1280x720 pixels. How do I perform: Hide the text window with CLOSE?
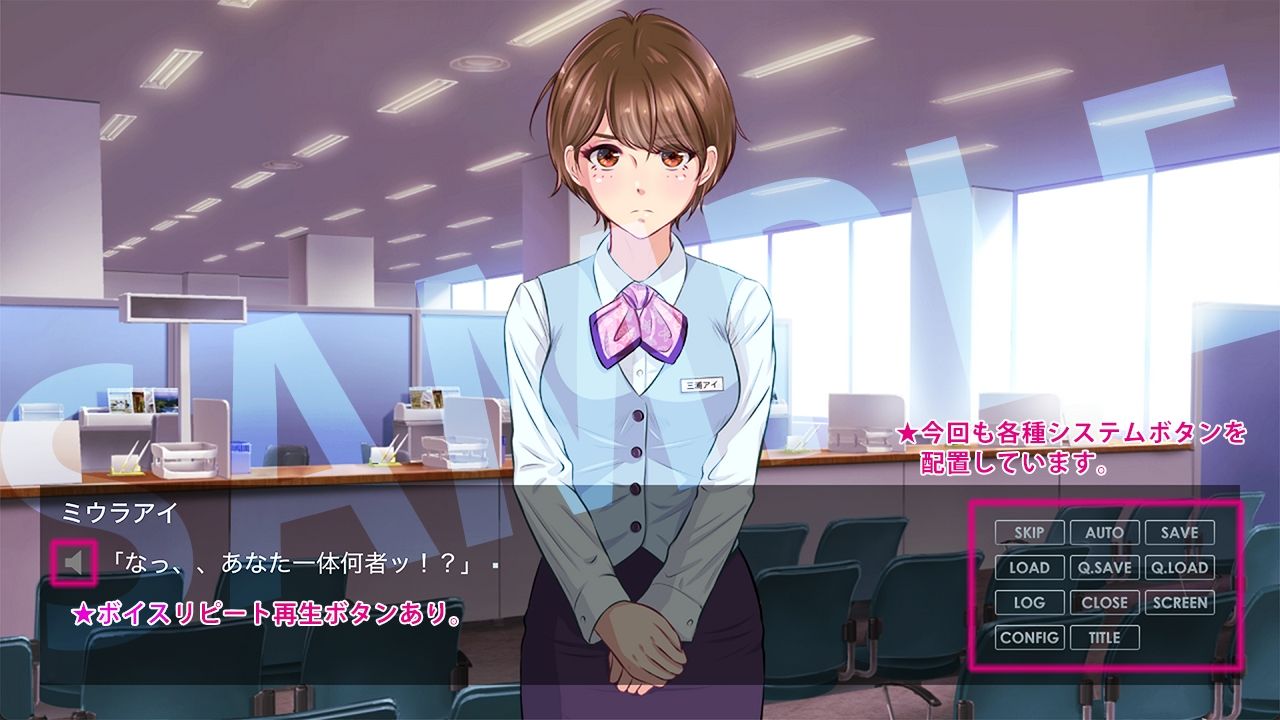1103,603
